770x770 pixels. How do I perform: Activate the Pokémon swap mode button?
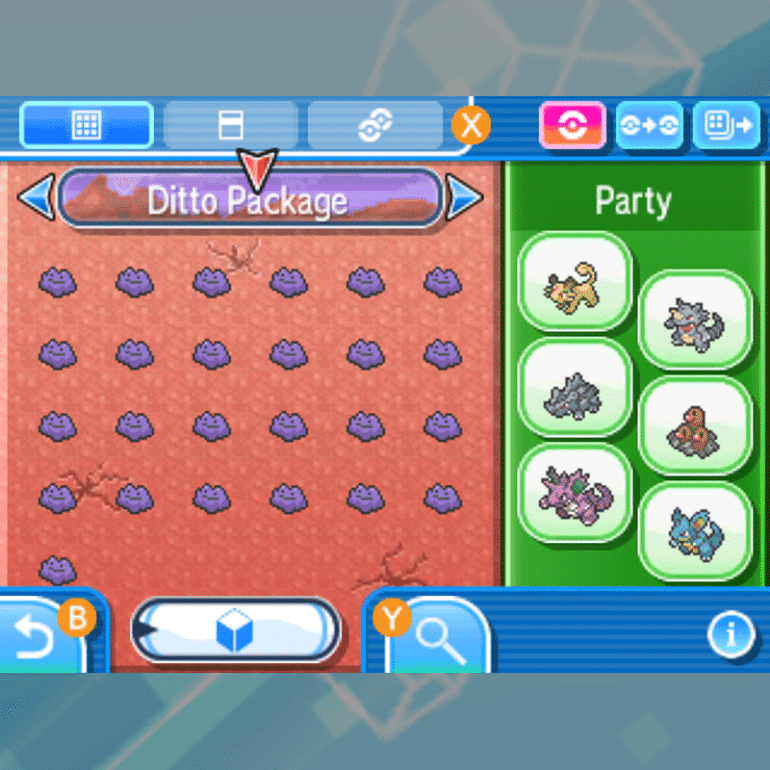tap(649, 126)
